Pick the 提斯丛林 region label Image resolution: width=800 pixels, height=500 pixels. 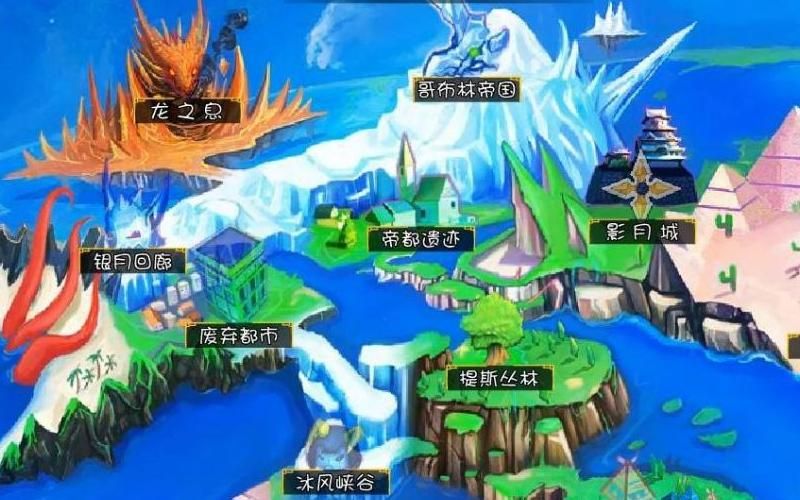point(499,380)
